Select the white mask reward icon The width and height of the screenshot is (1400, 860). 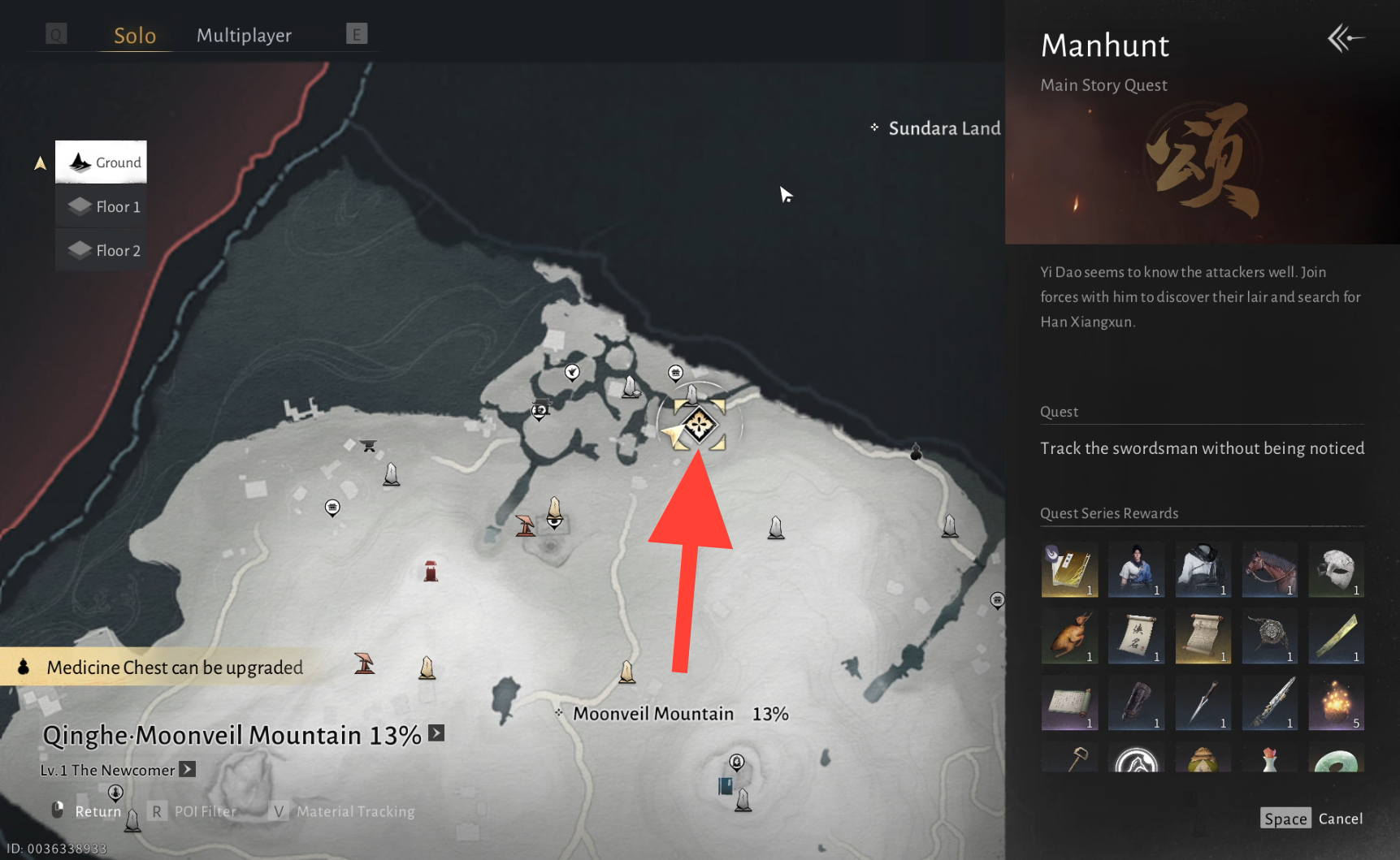point(1336,569)
